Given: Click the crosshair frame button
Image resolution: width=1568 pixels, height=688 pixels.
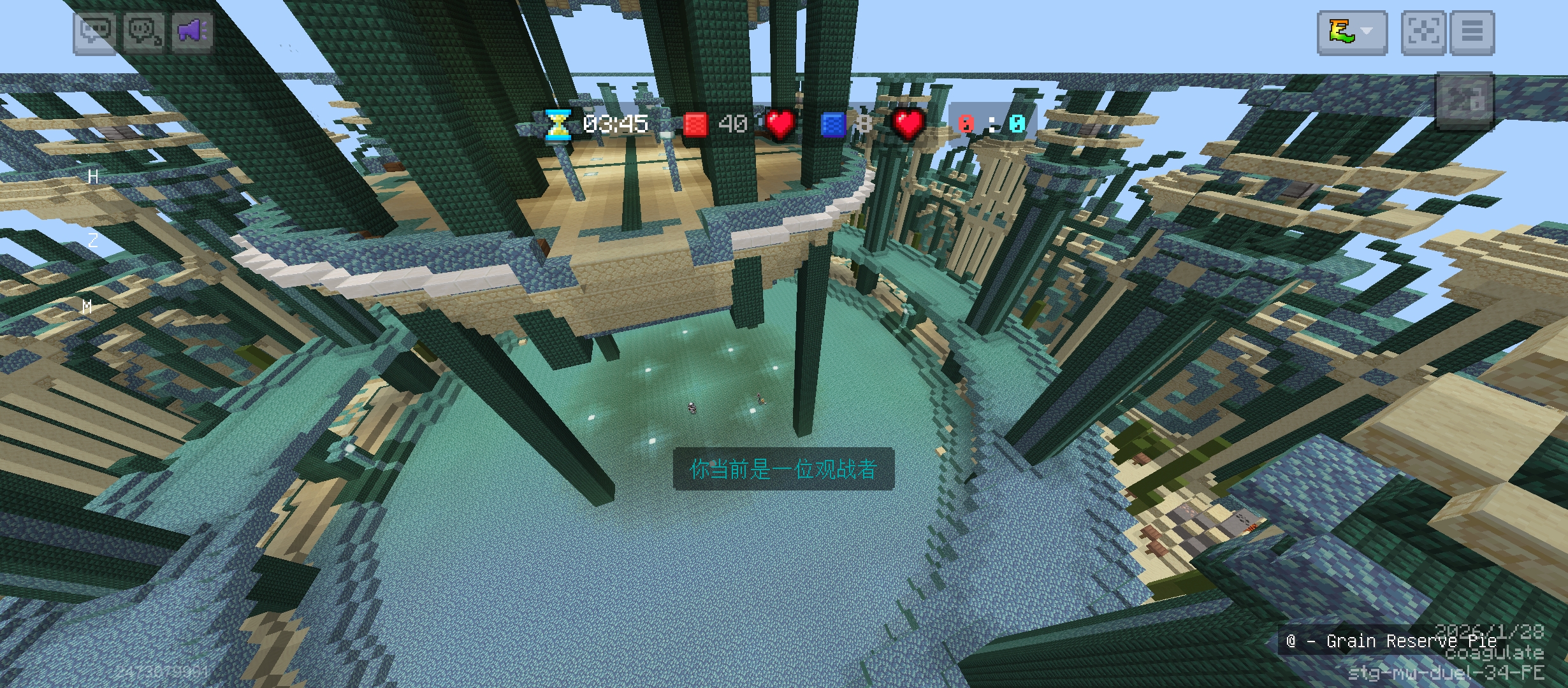Looking at the screenshot, I should [1423, 32].
